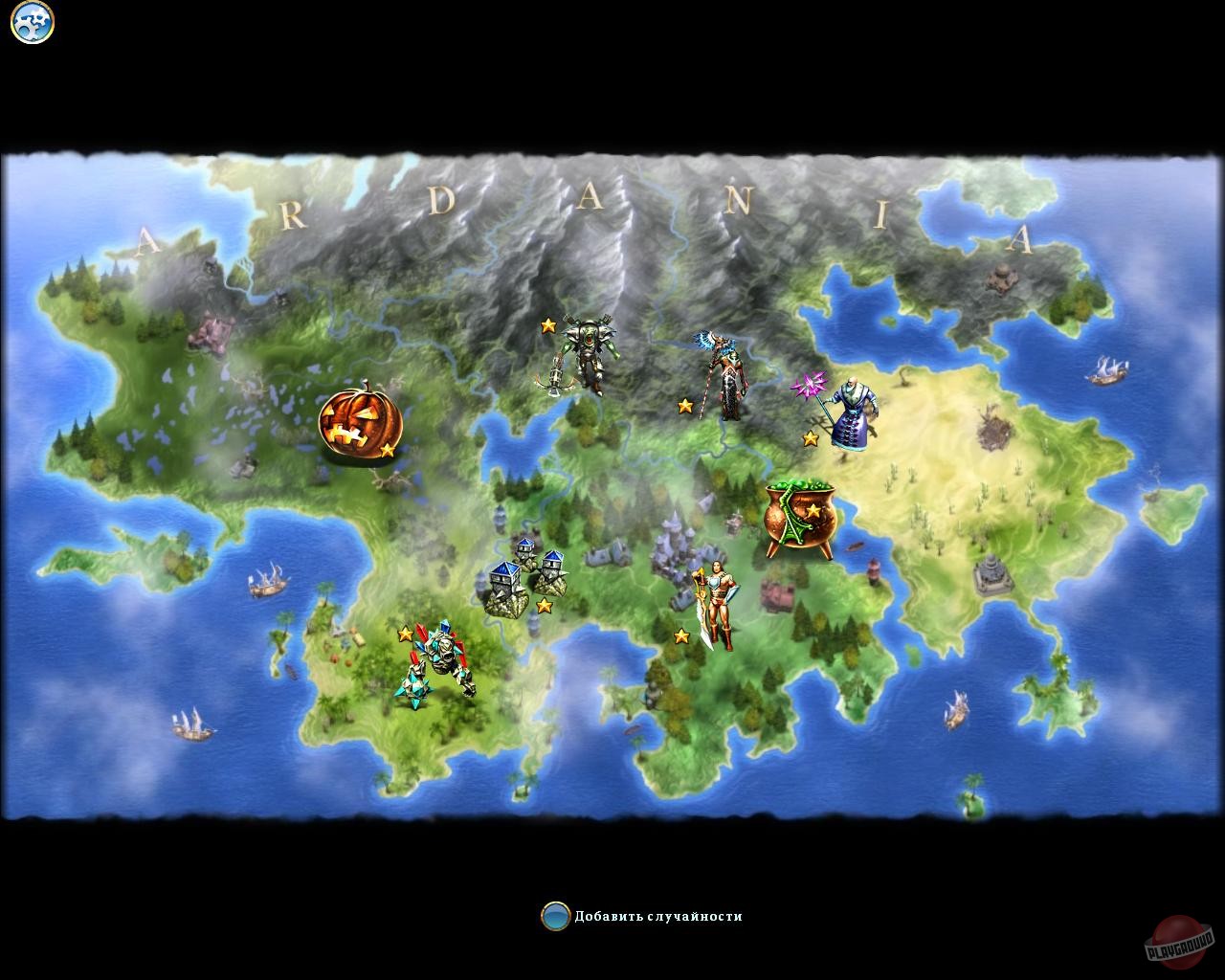Click the star below the sorcerer mission

coord(810,437)
